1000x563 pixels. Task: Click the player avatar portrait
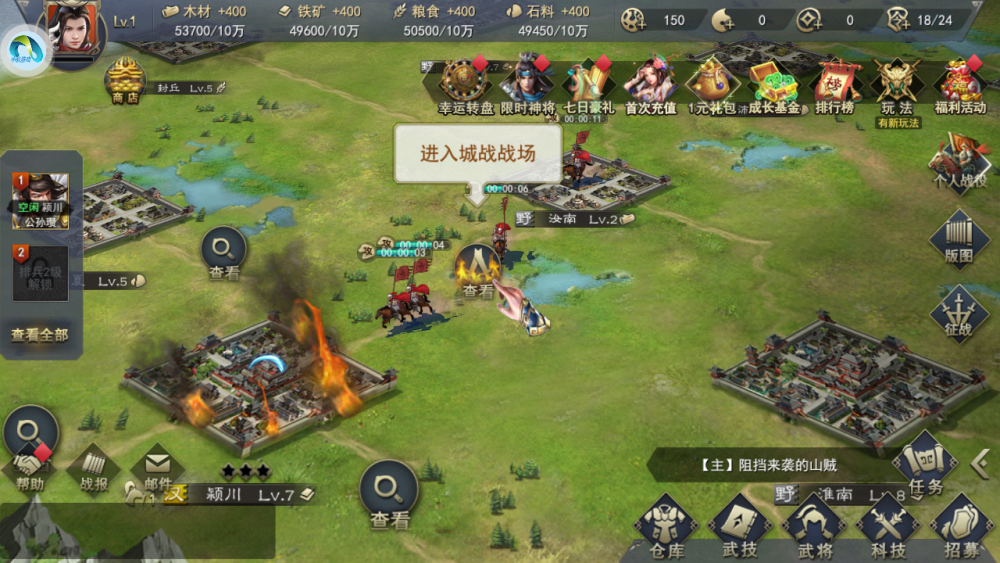pyautogui.click(x=72, y=30)
